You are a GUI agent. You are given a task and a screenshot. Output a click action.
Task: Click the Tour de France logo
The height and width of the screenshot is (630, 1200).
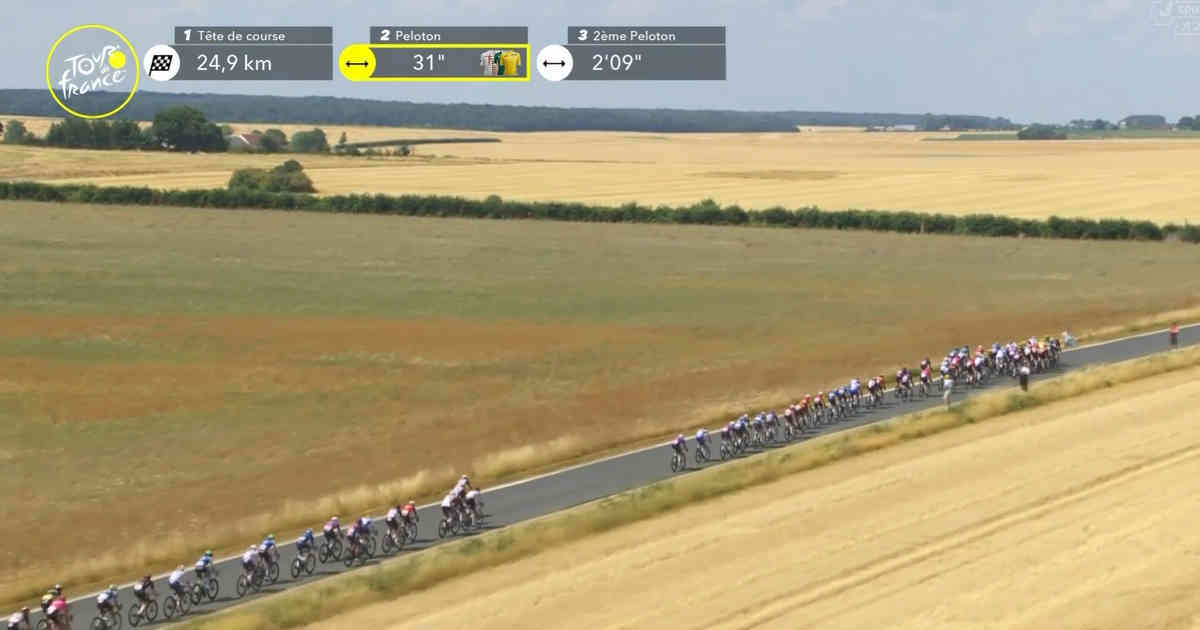click(x=92, y=71)
